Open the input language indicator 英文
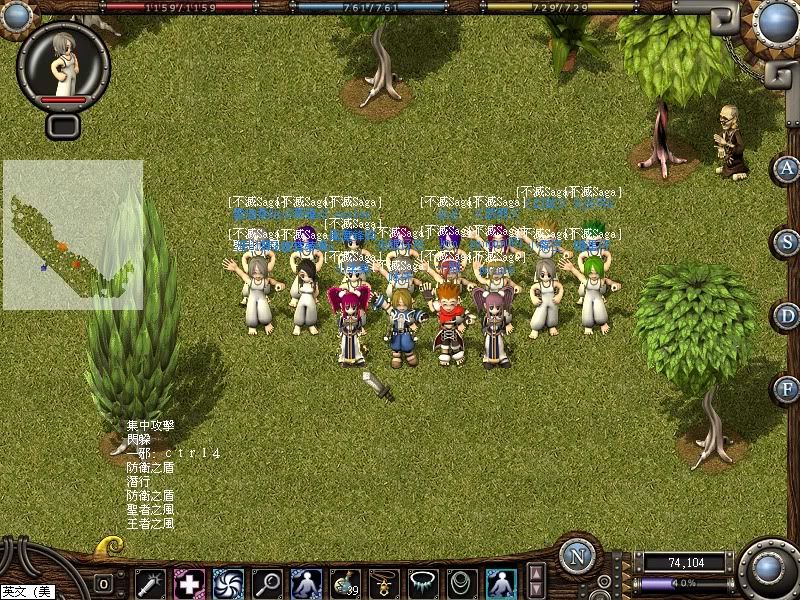This screenshot has width=800, height=600. [27, 592]
